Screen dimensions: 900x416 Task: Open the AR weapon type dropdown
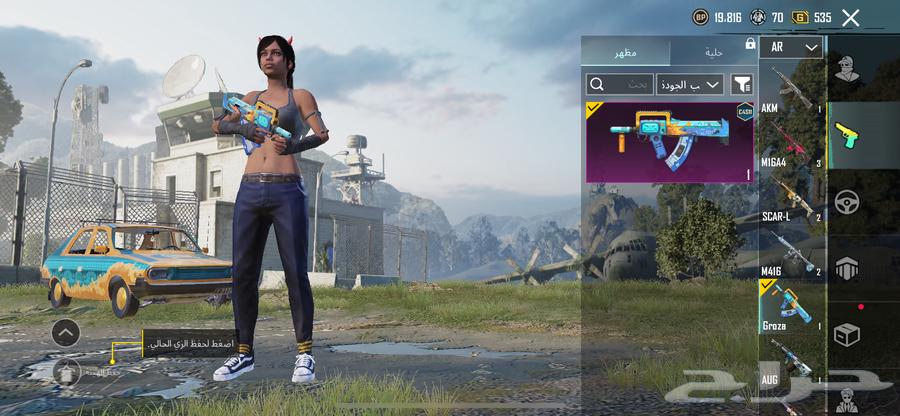point(791,47)
